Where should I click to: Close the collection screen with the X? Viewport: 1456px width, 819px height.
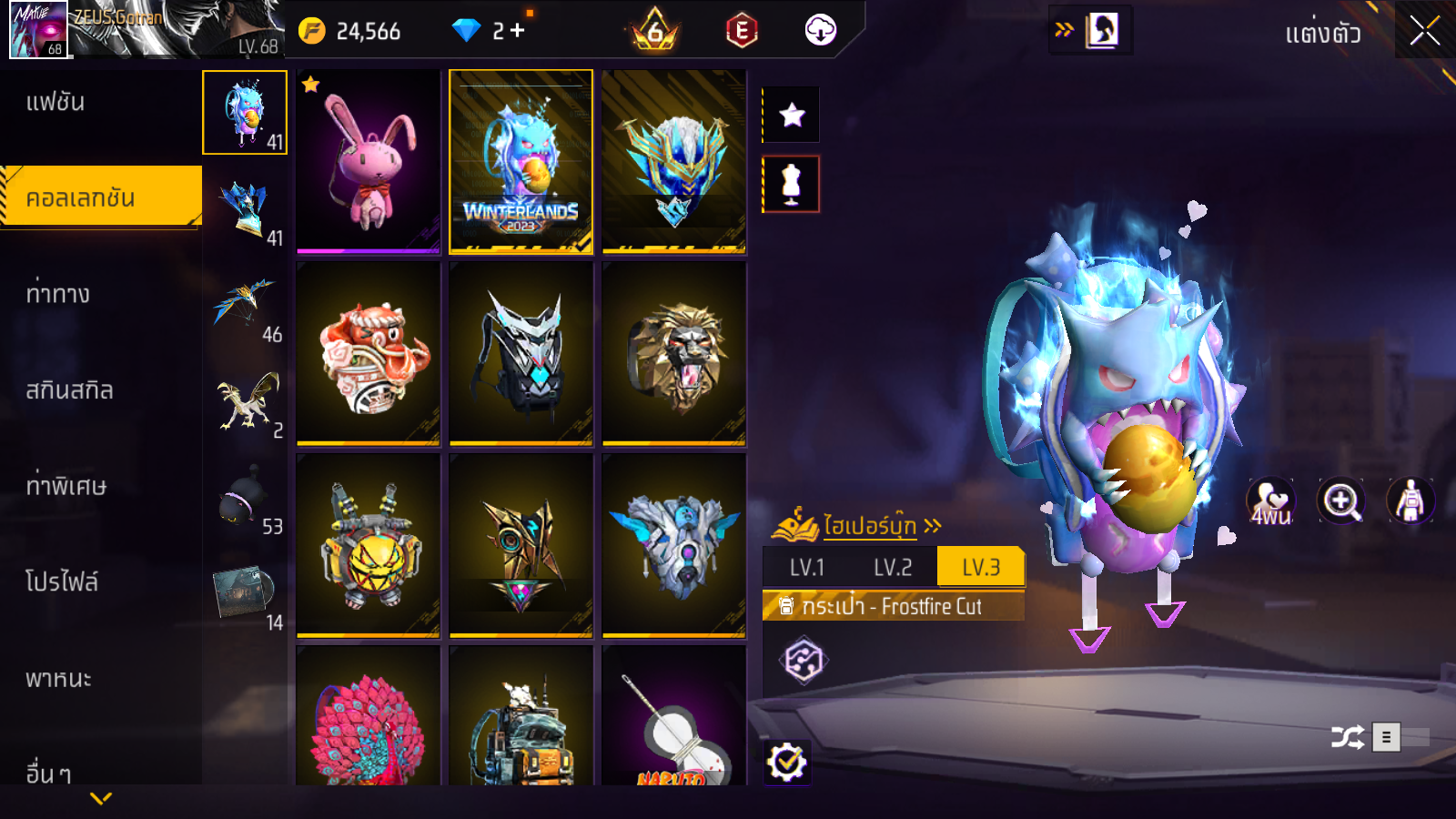click(1424, 32)
